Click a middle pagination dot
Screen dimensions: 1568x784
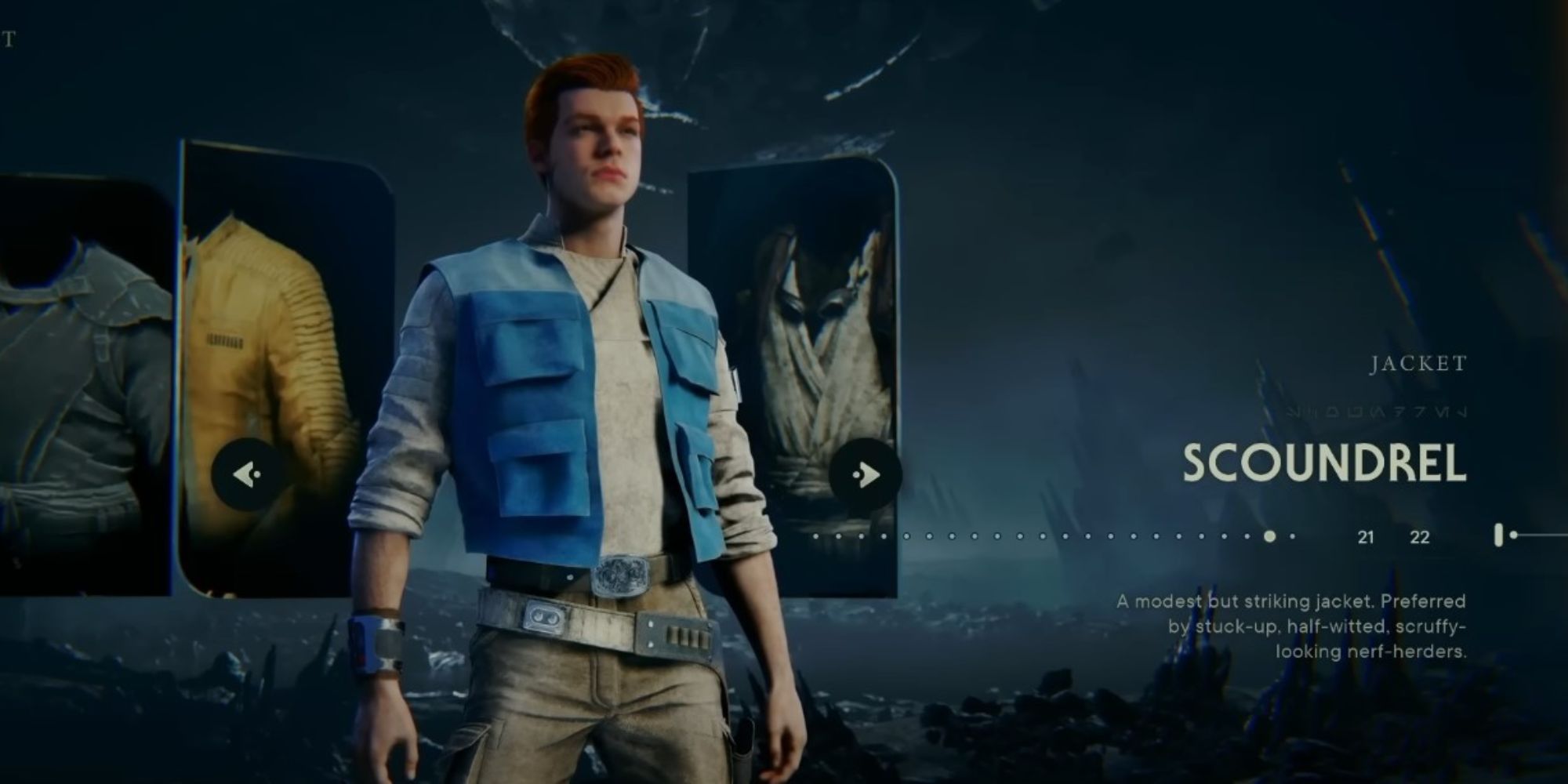click(1043, 536)
